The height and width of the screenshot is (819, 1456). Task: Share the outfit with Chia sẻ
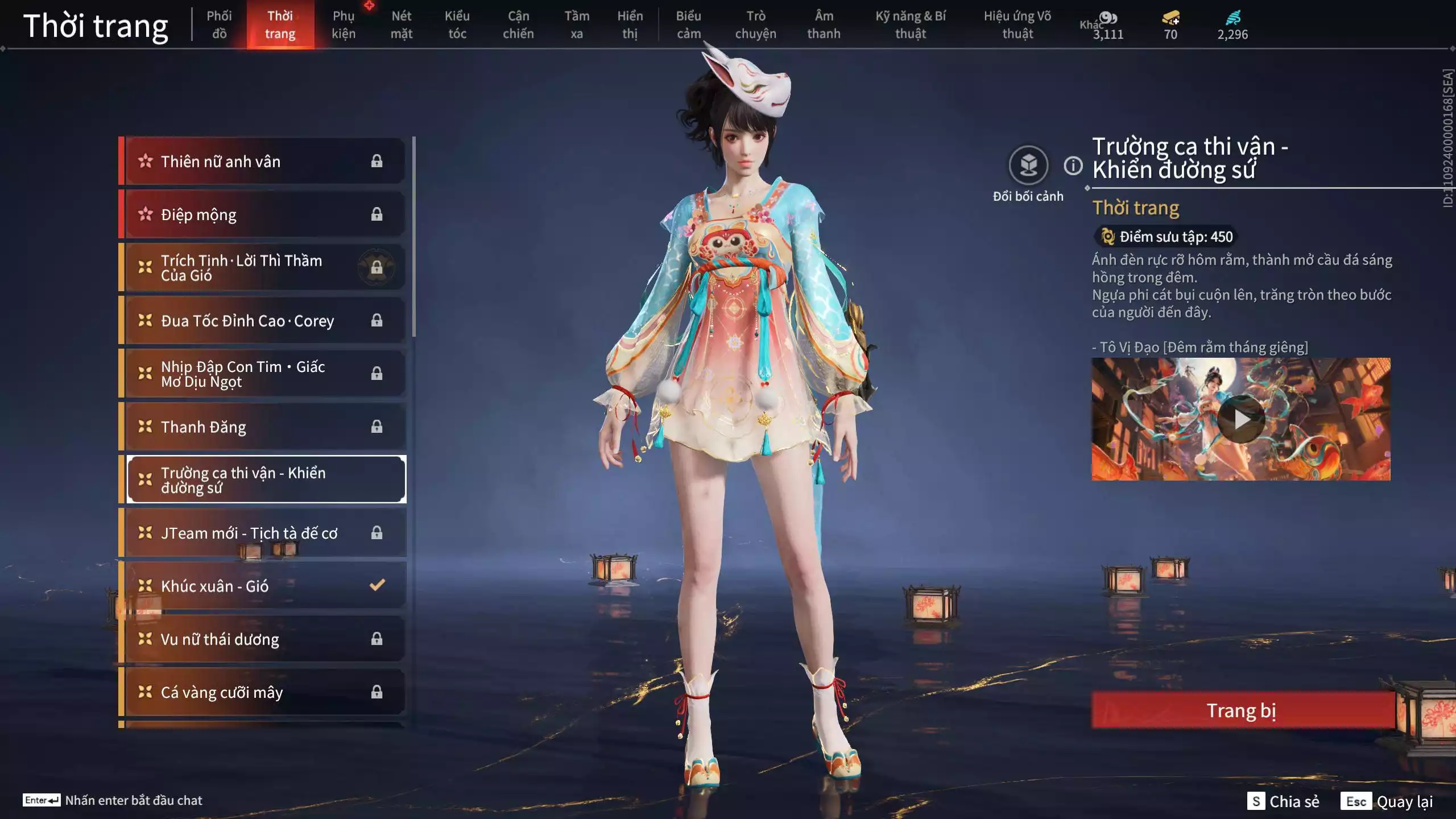1283,801
